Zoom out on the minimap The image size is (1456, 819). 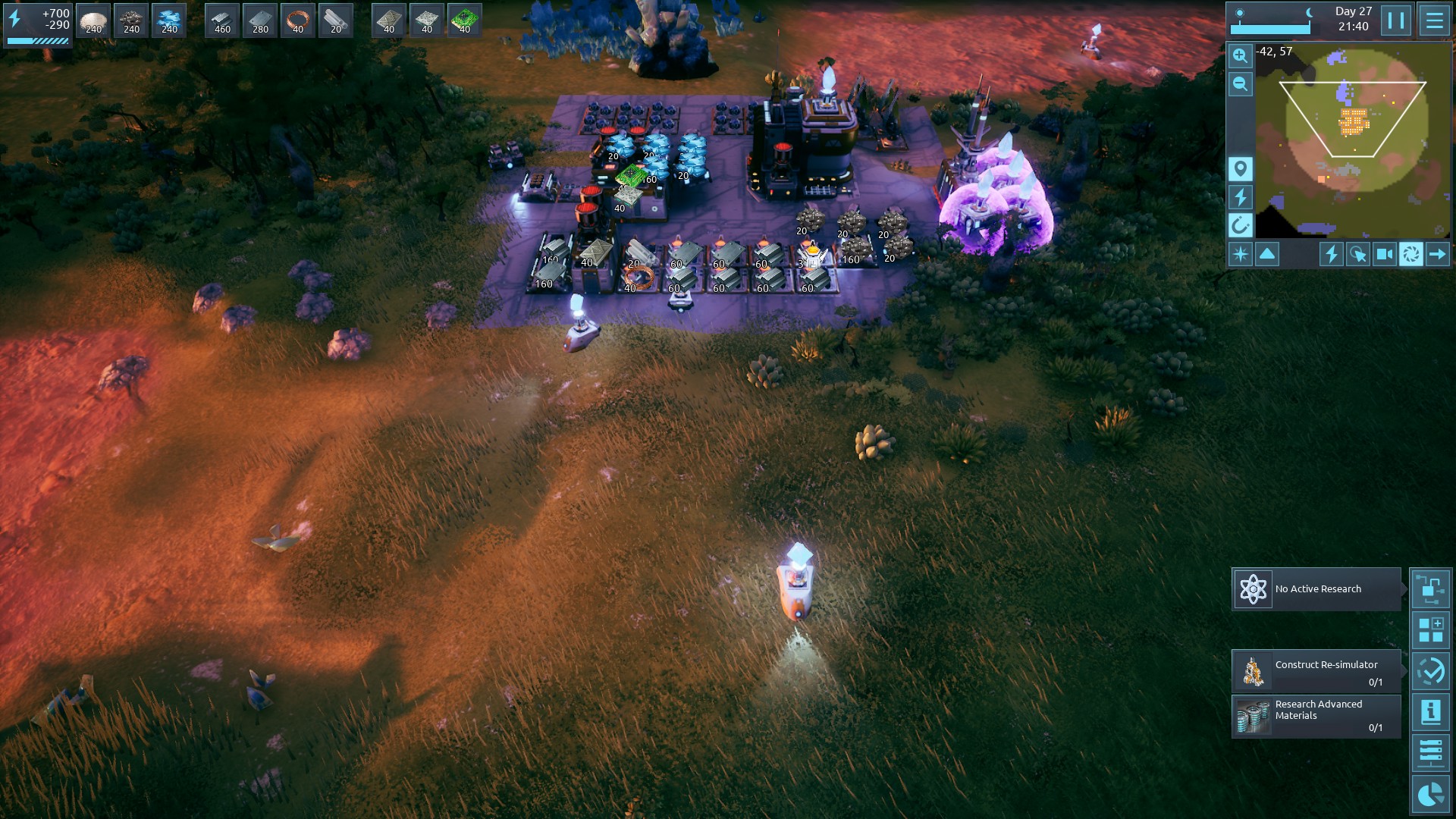tap(1240, 83)
